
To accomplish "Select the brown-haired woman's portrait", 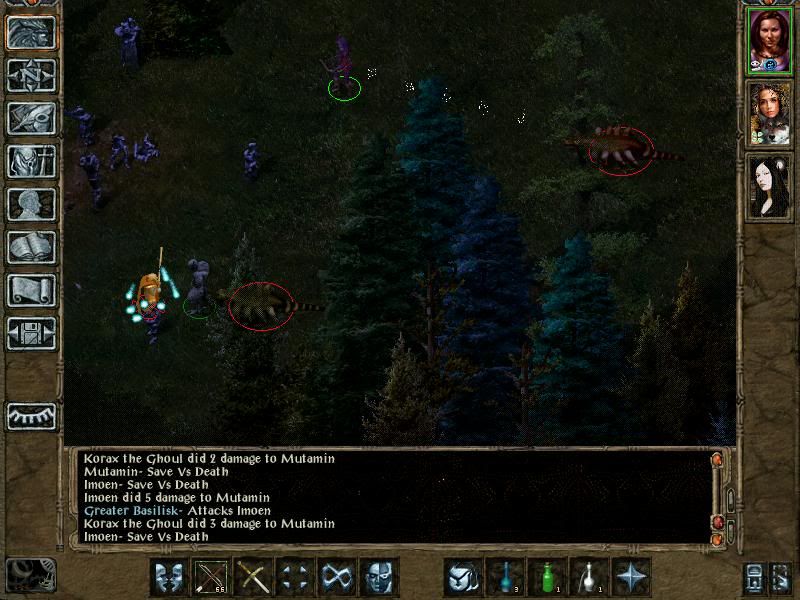I will tap(769, 114).
